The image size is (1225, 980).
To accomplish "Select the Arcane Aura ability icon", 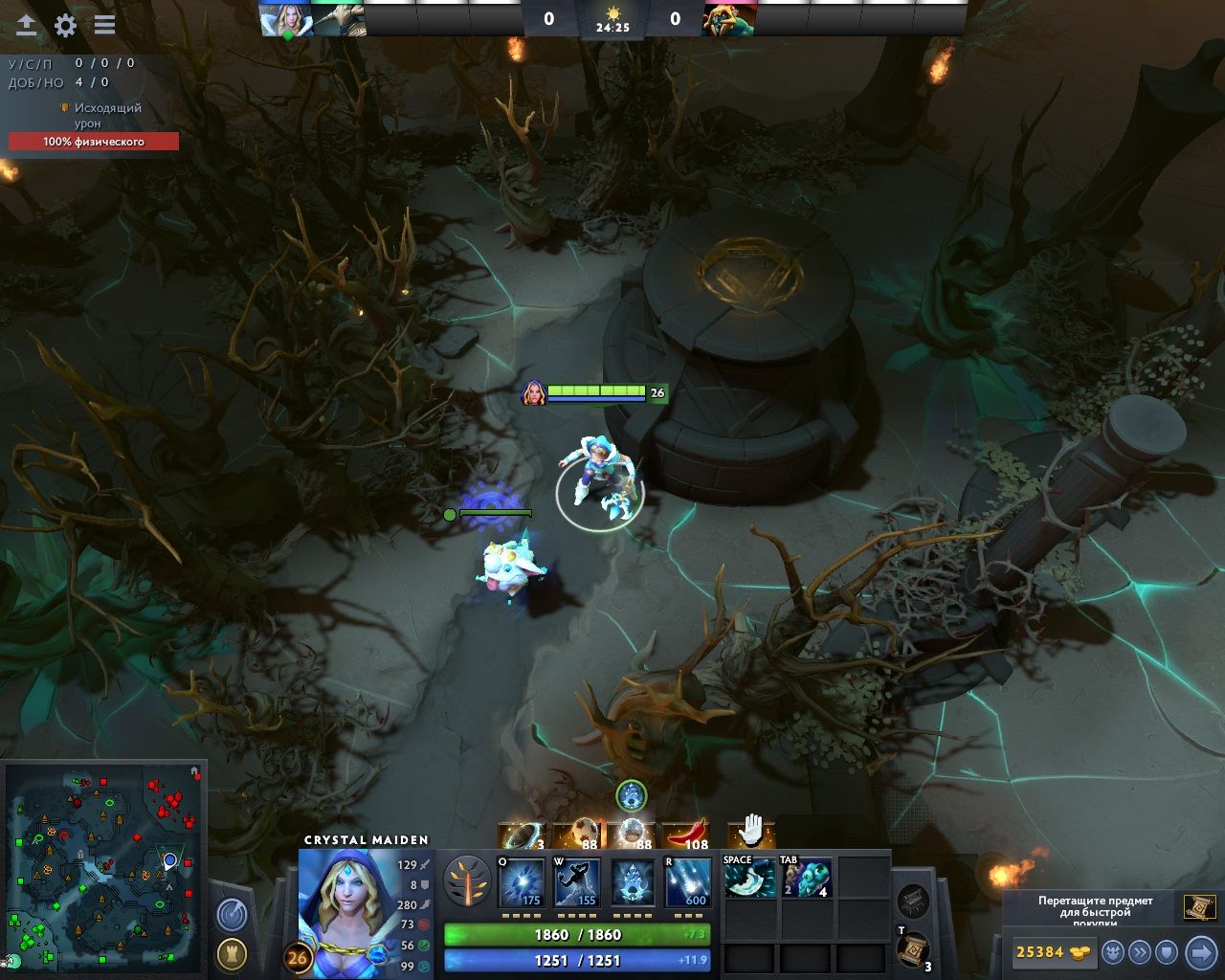I will pyautogui.click(x=633, y=882).
